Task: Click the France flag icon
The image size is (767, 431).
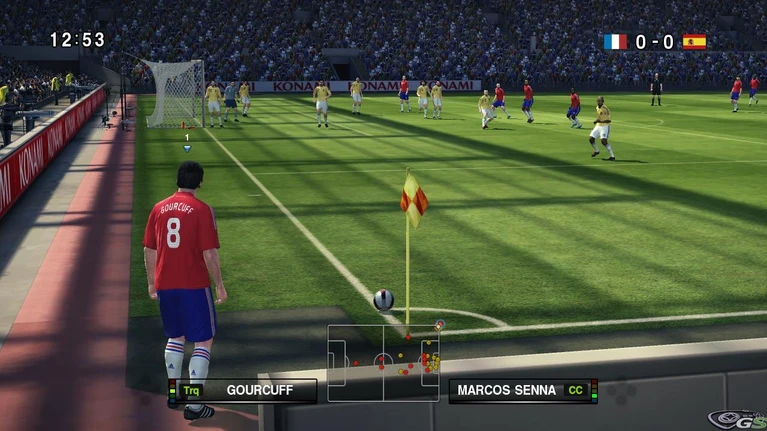Action: [x=615, y=42]
